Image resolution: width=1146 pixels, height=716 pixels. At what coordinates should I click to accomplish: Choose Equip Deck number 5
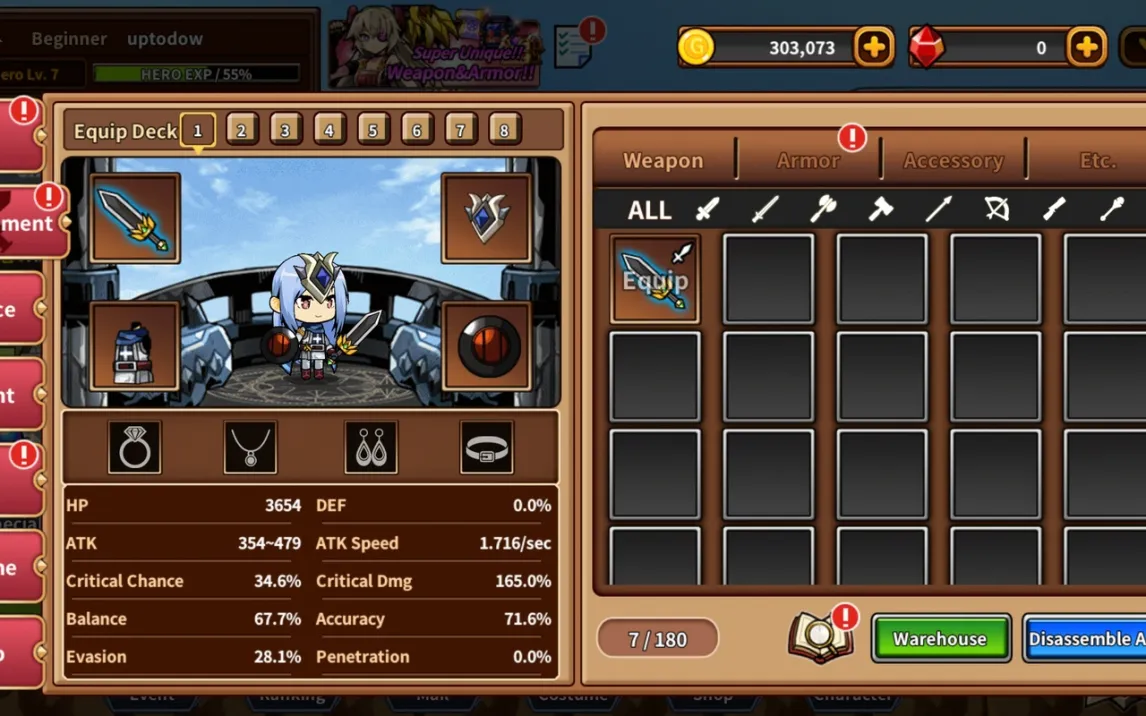pyautogui.click(x=373, y=130)
